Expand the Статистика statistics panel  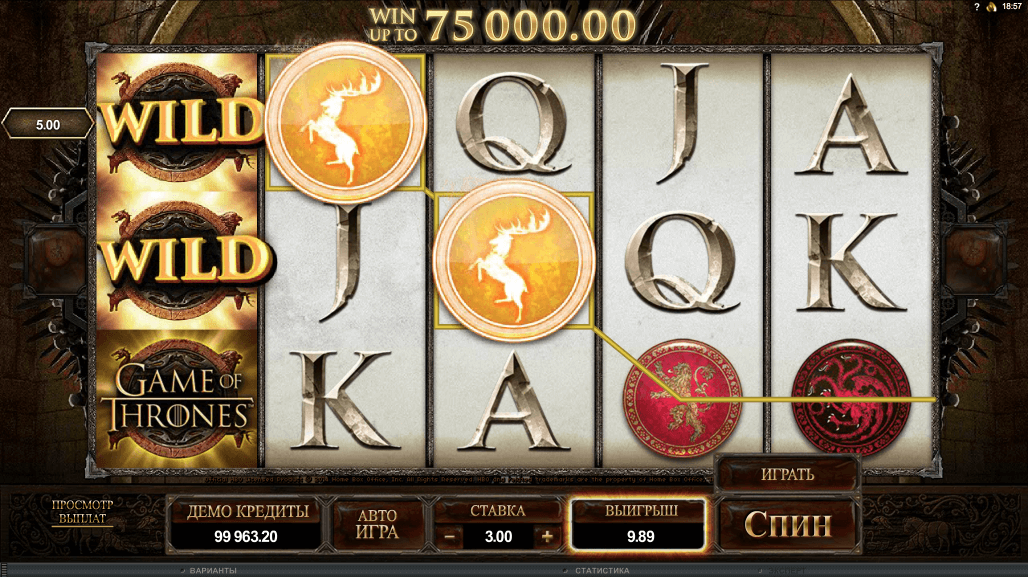[x=598, y=571]
